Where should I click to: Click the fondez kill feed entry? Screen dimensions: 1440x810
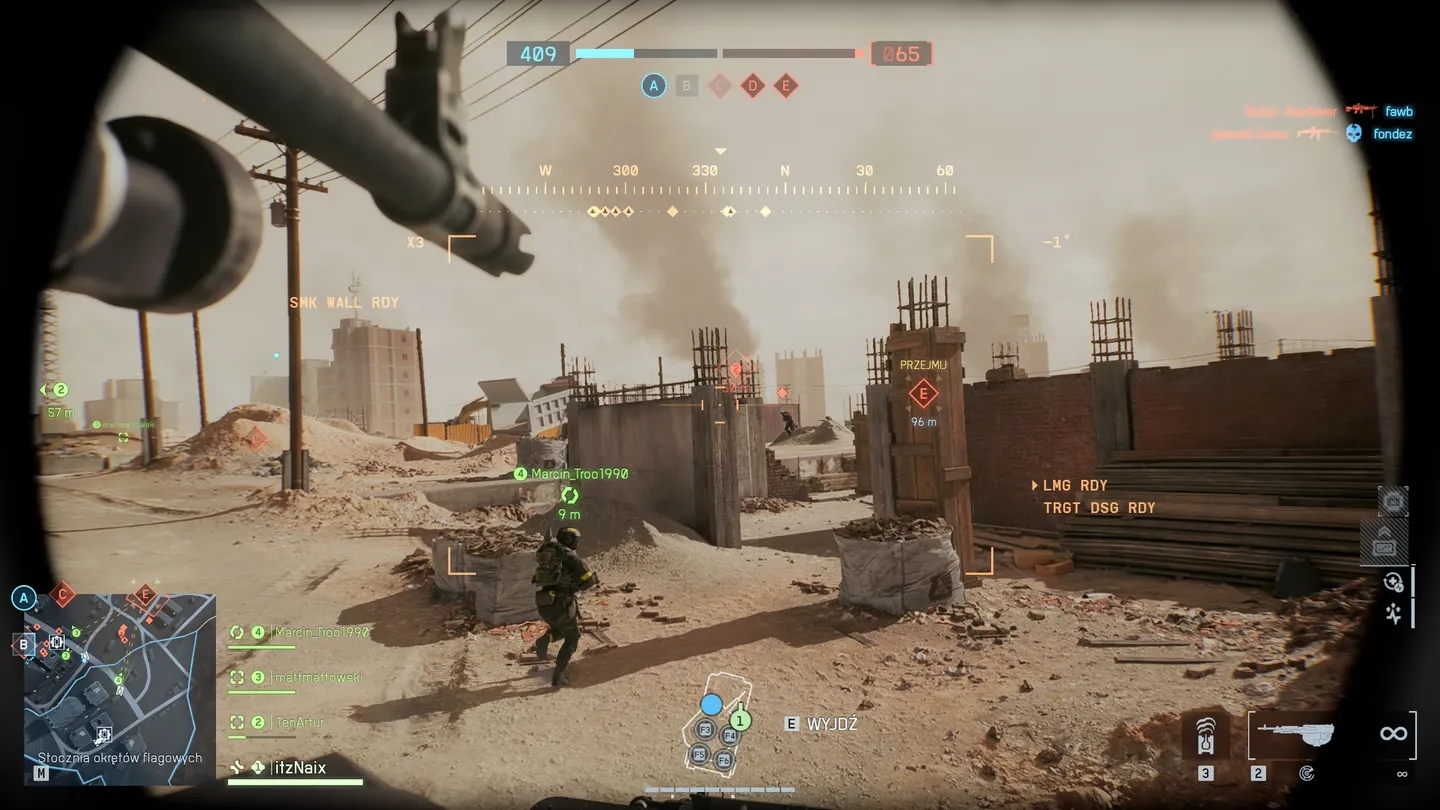[1392, 134]
